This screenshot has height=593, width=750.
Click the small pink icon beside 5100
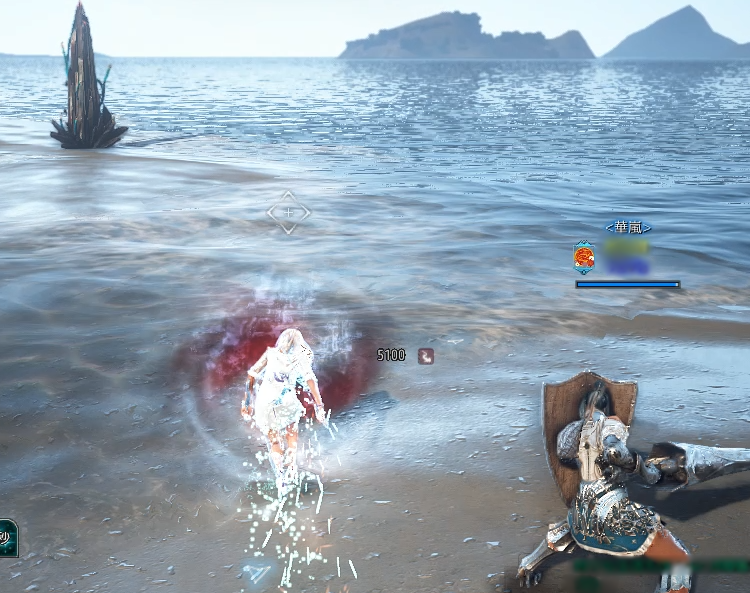click(x=426, y=355)
